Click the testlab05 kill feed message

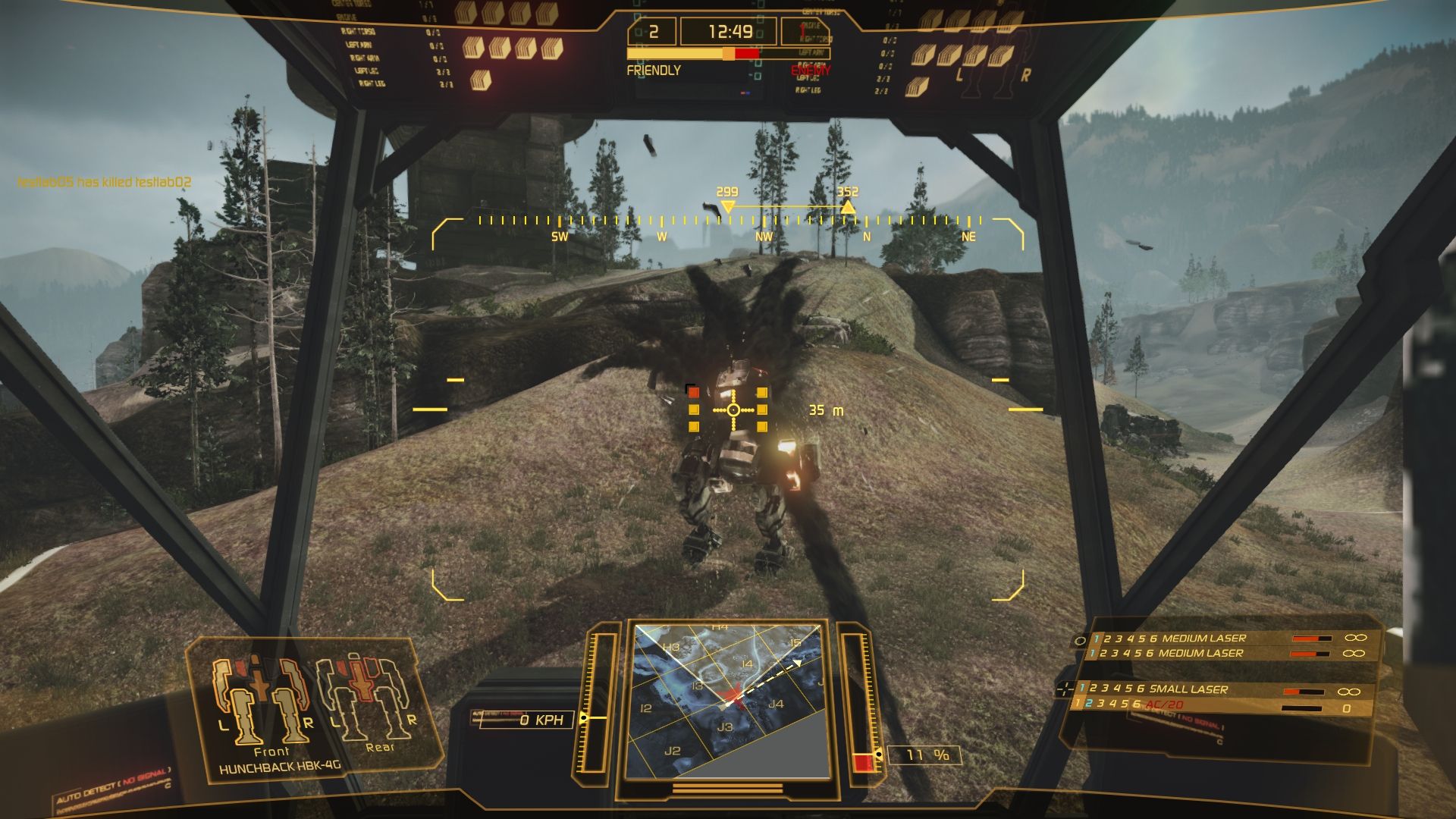[x=105, y=182]
